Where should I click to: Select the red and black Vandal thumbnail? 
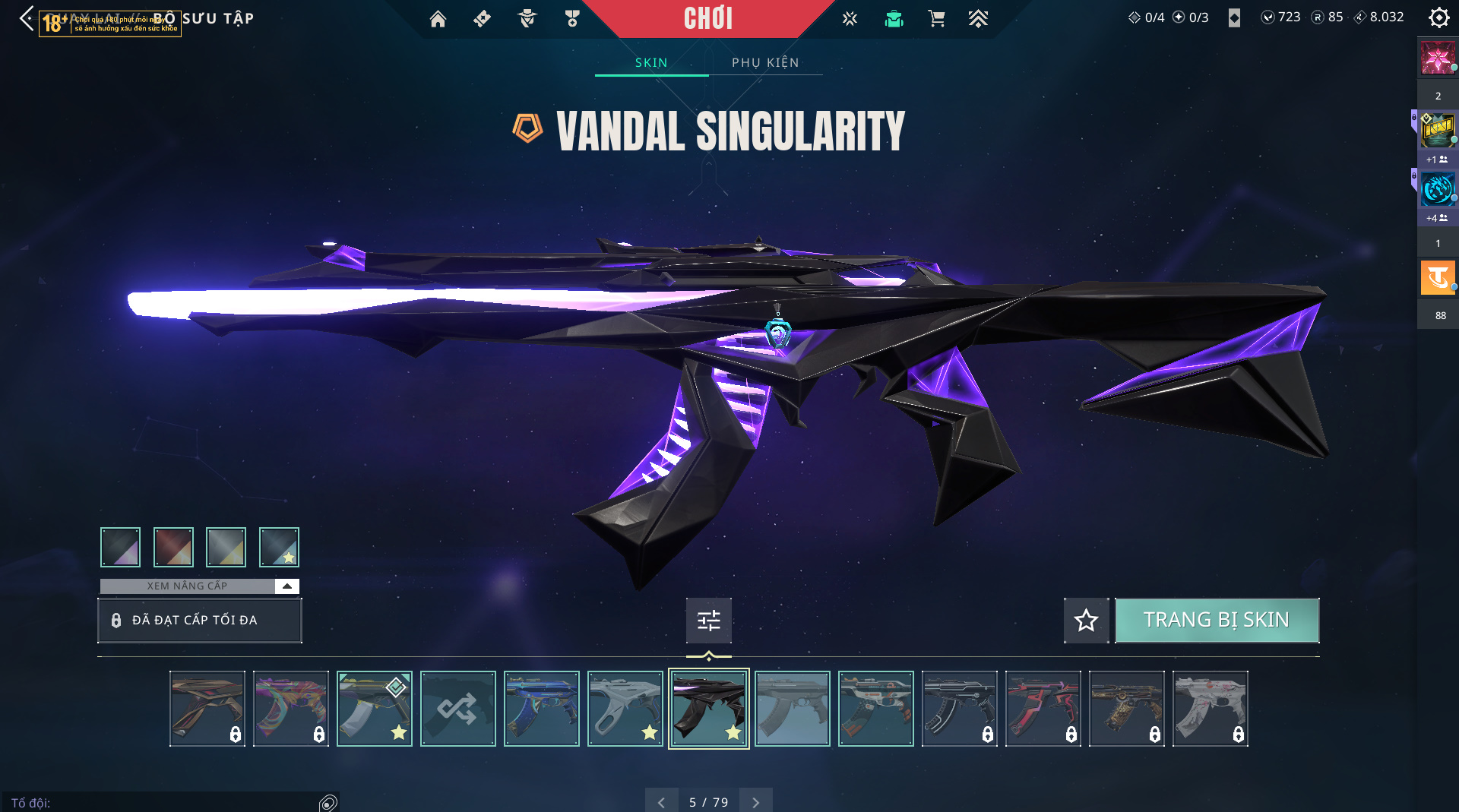(x=1043, y=709)
